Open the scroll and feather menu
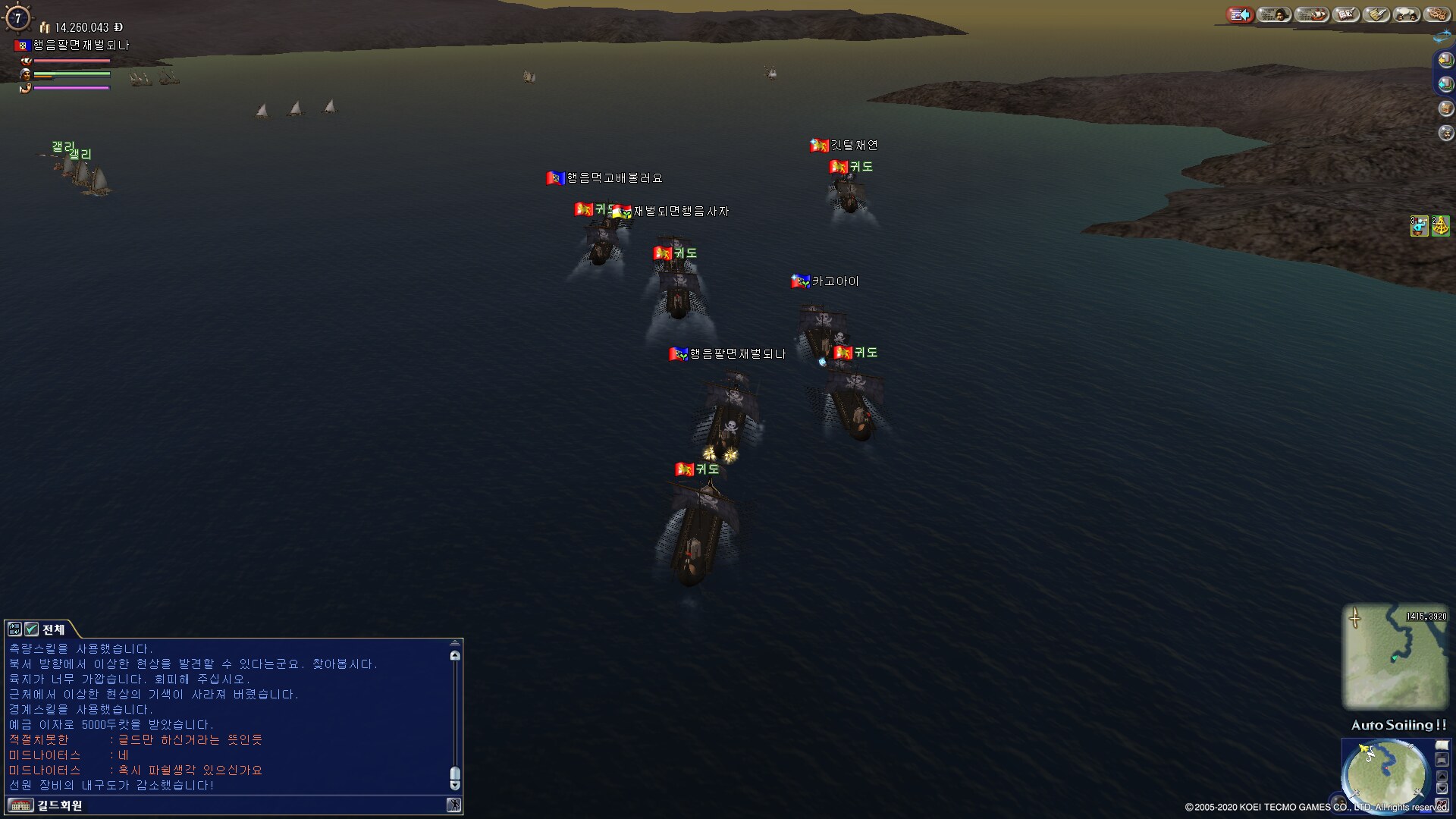This screenshot has width=1456, height=819. tap(1376, 14)
